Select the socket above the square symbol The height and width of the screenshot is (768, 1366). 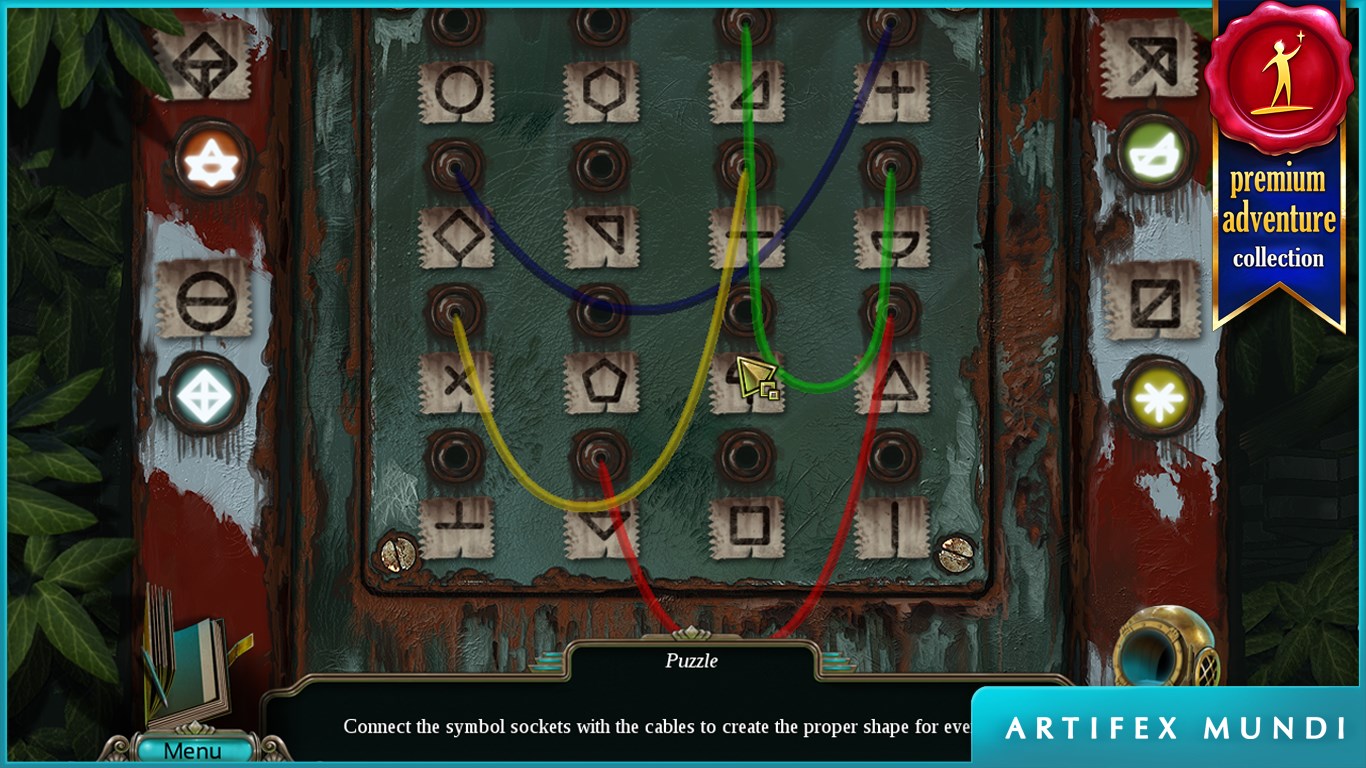point(745,455)
